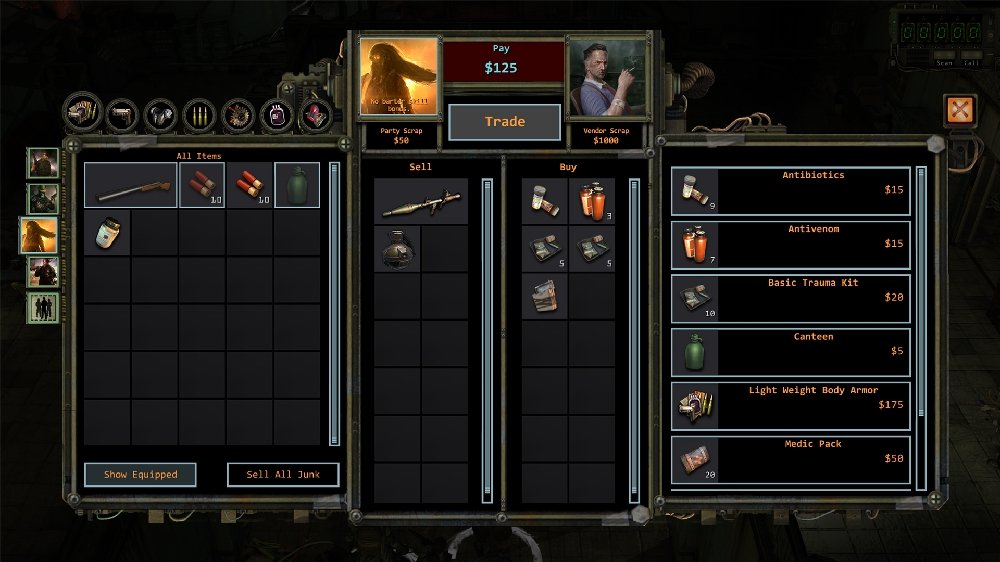
Task: Select Light Weight Body Armor listing
Action: click(790, 406)
